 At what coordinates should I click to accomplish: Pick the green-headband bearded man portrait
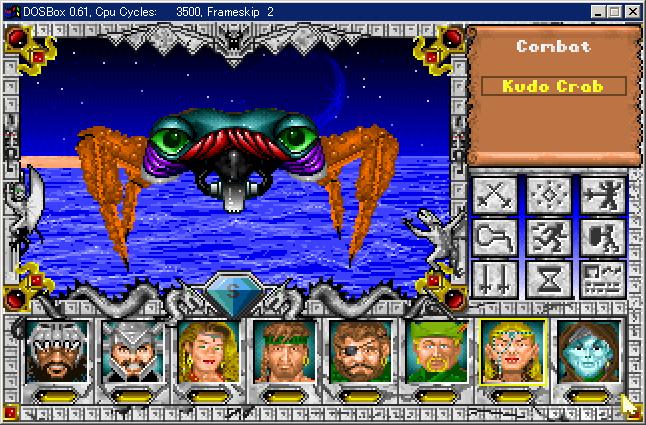click(284, 351)
